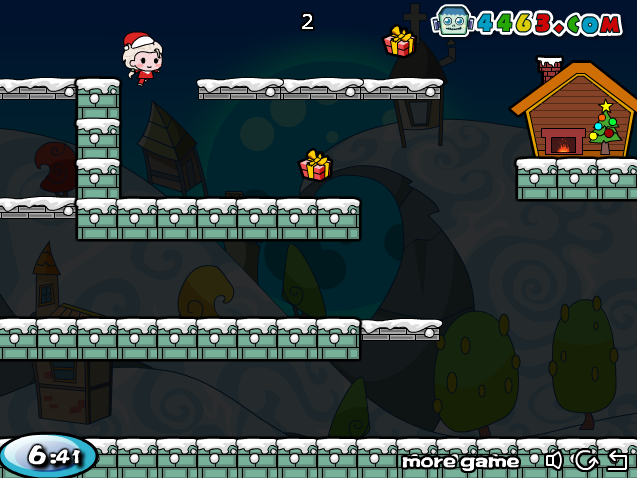Toggle the sound speaker icon
Image resolution: width=637 pixels, height=478 pixels.
(x=554, y=460)
